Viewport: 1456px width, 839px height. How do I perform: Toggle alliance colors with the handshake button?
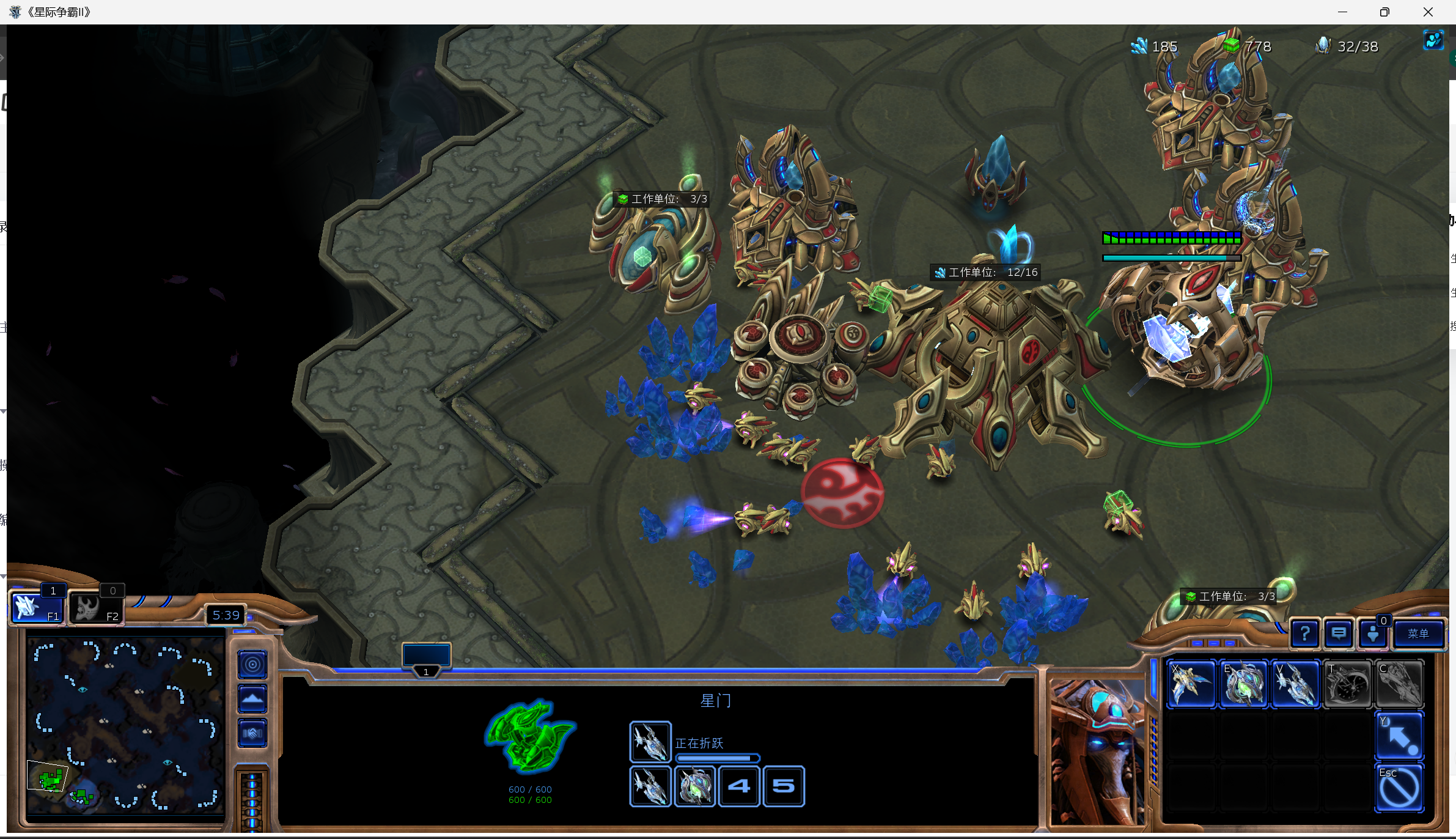tap(252, 733)
